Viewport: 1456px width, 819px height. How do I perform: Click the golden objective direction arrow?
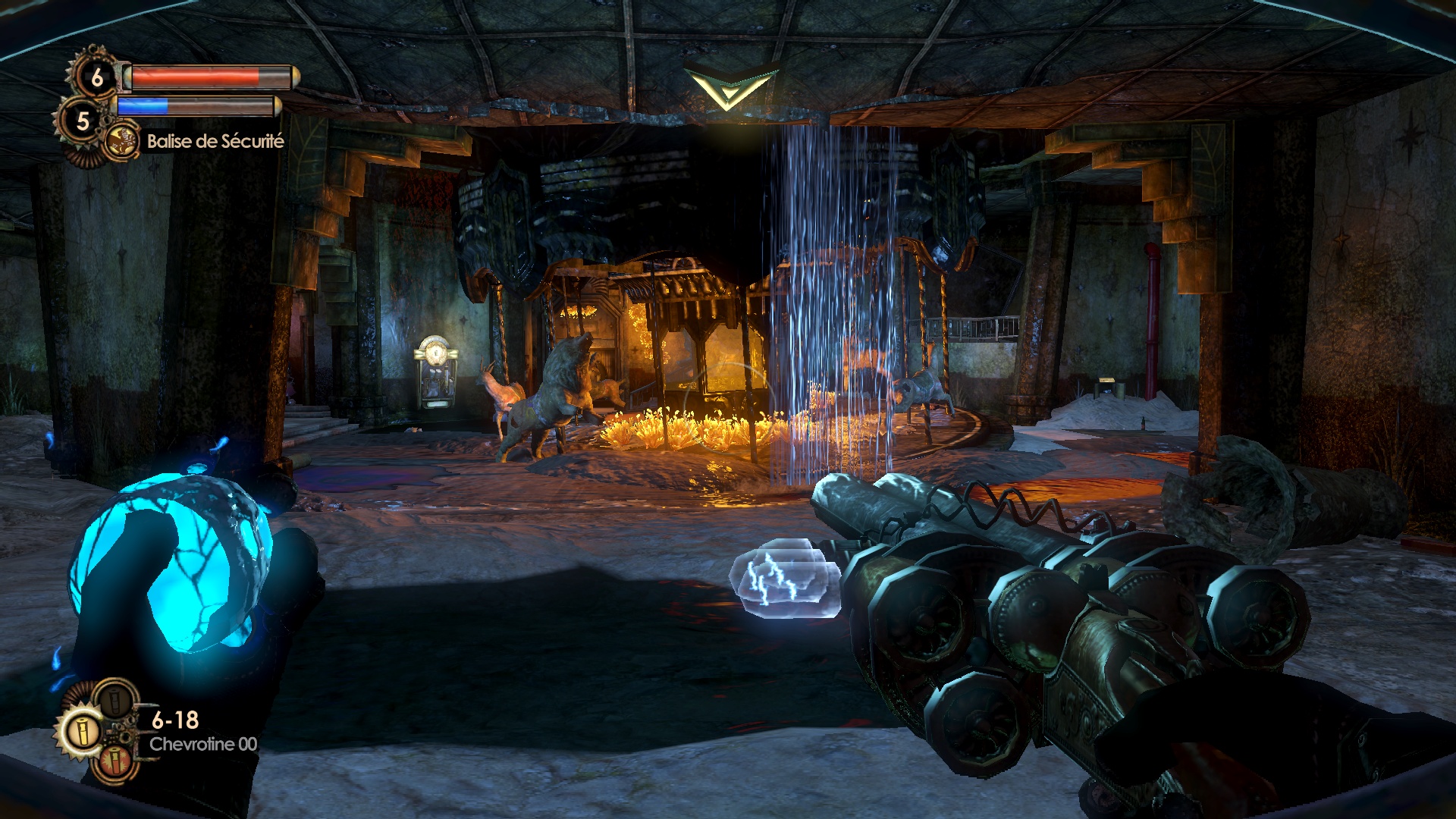[x=730, y=87]
